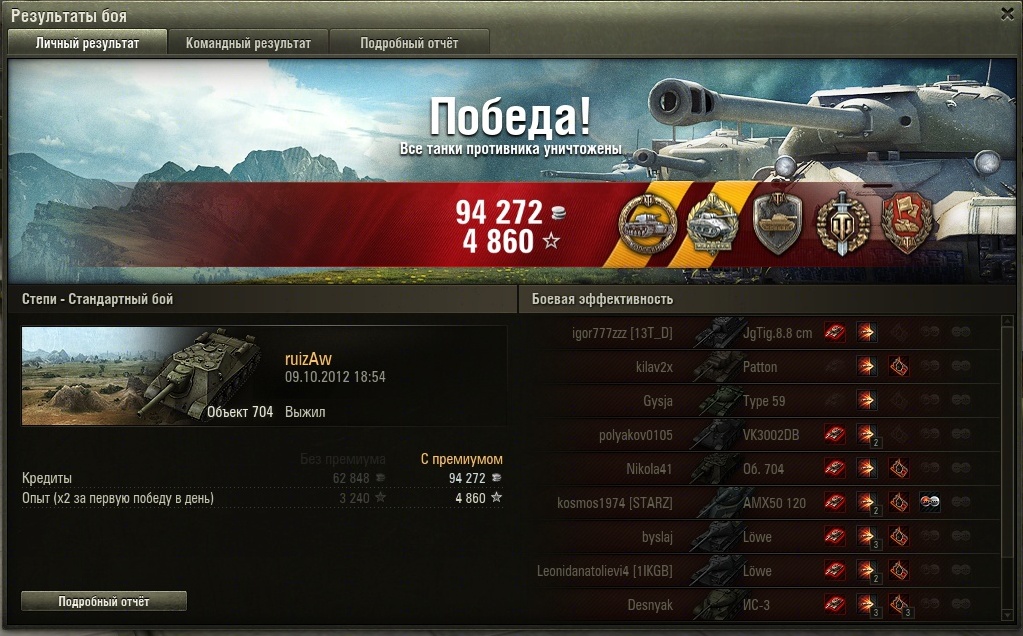Select the Desnyak ИС-3 row
Image resolution: width=1023 pixels, height=636 pixels.
pyautogui.click(x=760, y=605)
